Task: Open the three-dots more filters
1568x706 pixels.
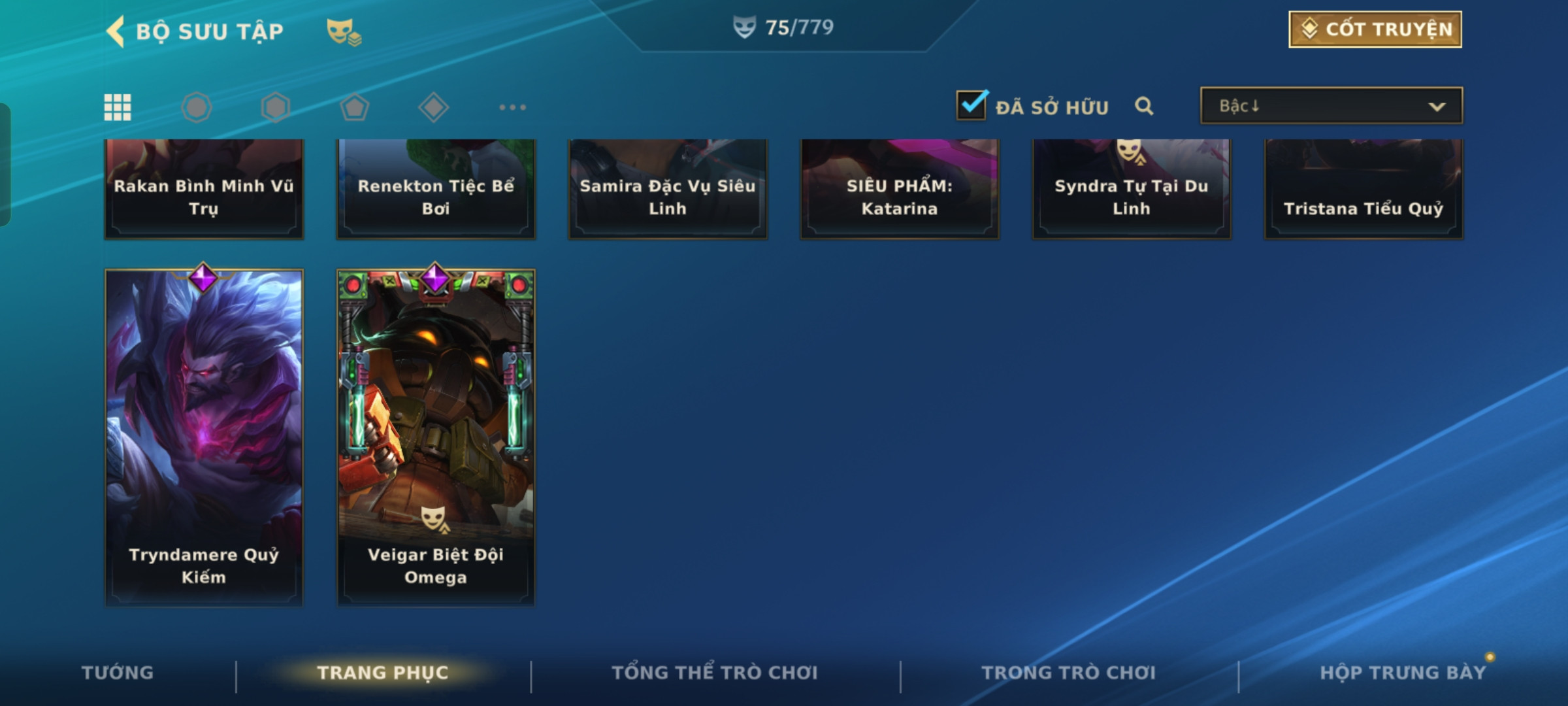Action: point(512,107)
